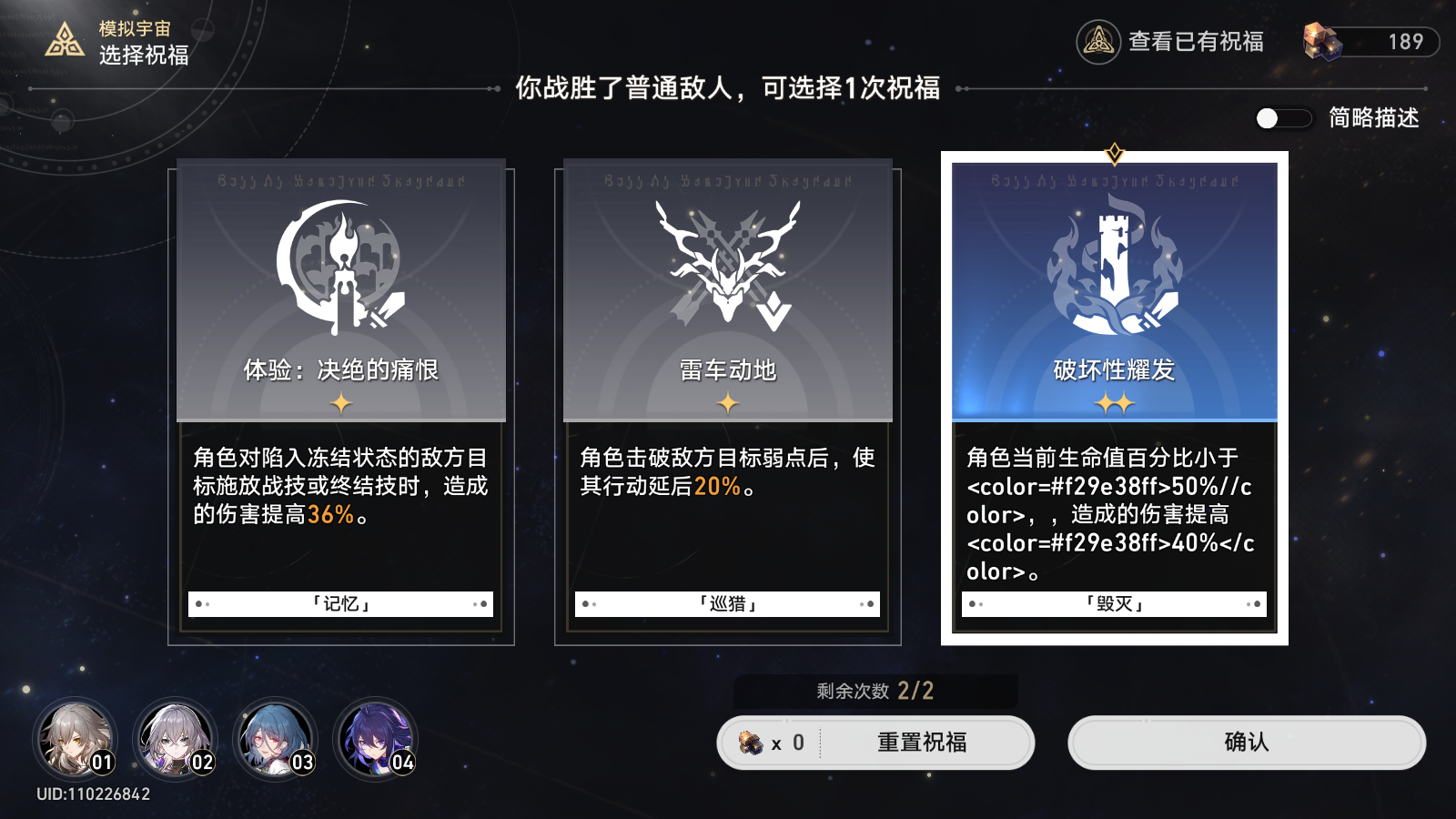Enable the 简略描述 toggle switch
This screenshot has height=819, width=1456.
(1283, 116)
